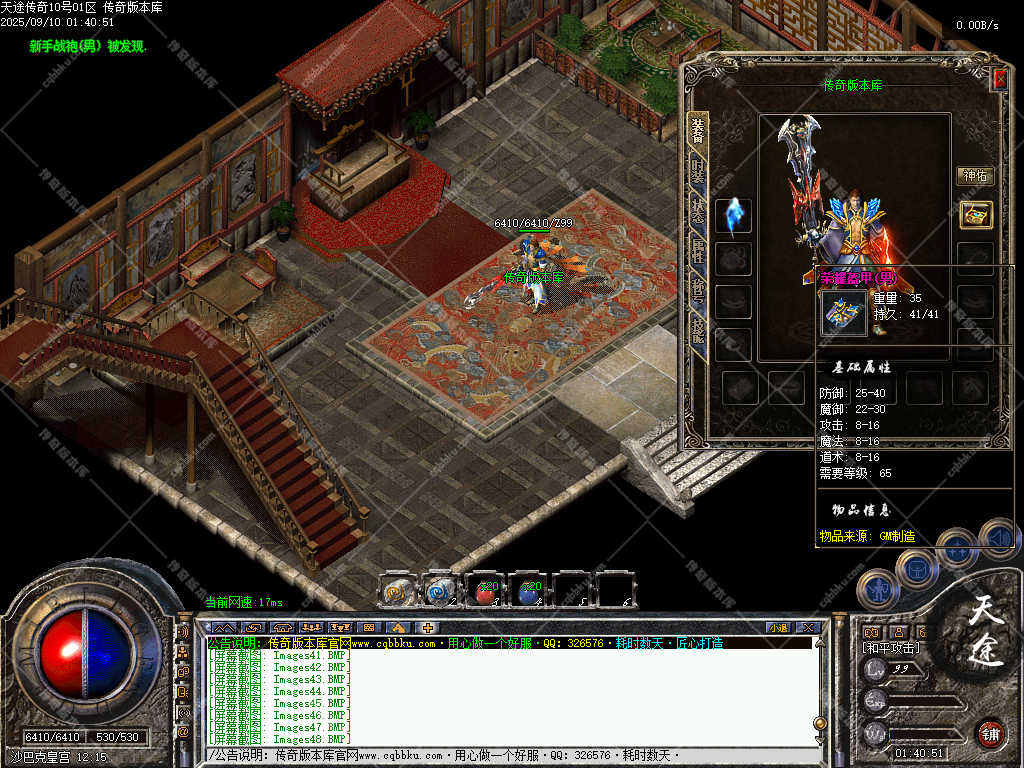Toggle the 和平攻击 attack mode
The height and width of the screenshot is (768, 1024).
click(890, 648)
